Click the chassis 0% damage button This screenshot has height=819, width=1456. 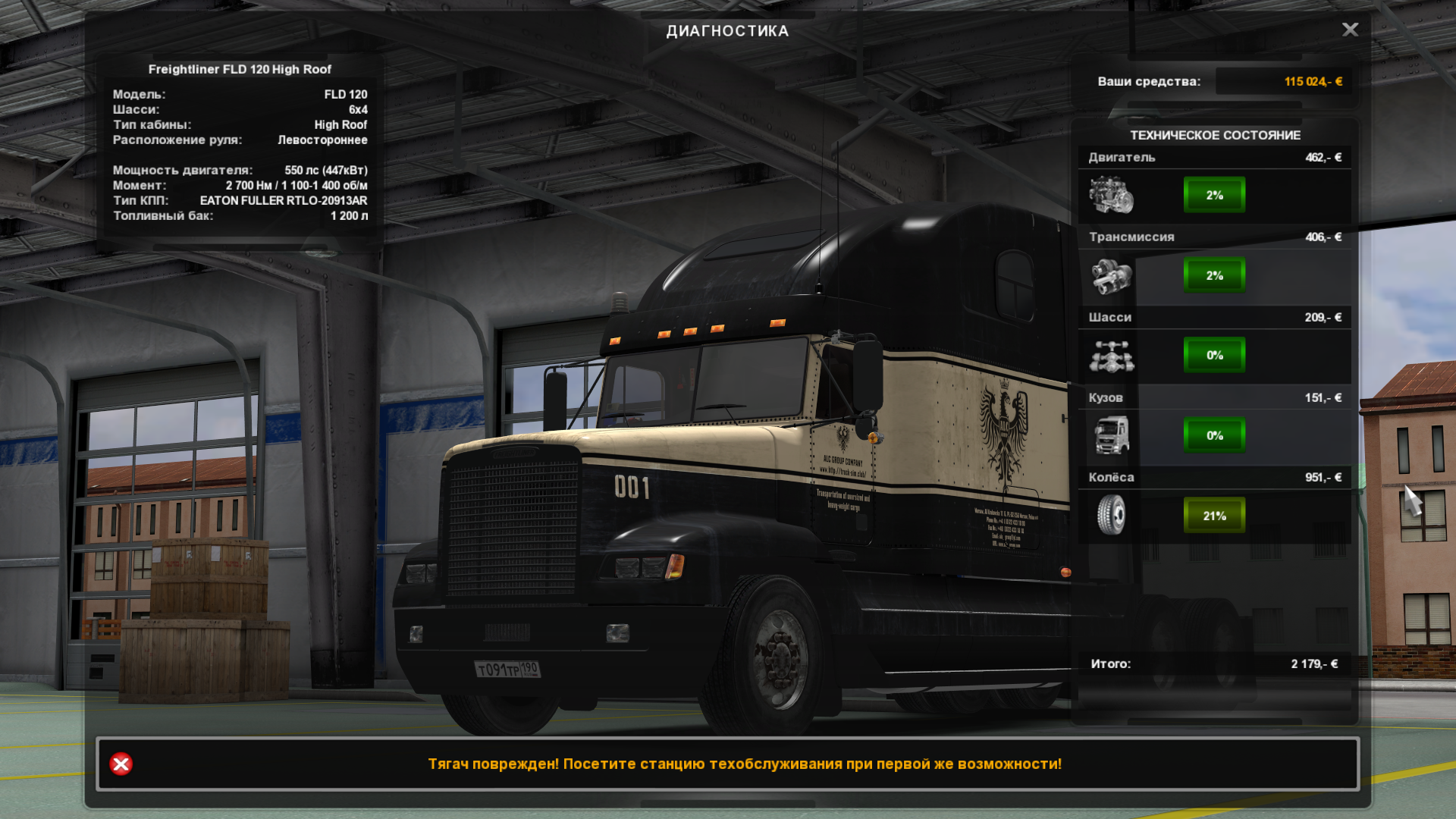coord(1214,355)
